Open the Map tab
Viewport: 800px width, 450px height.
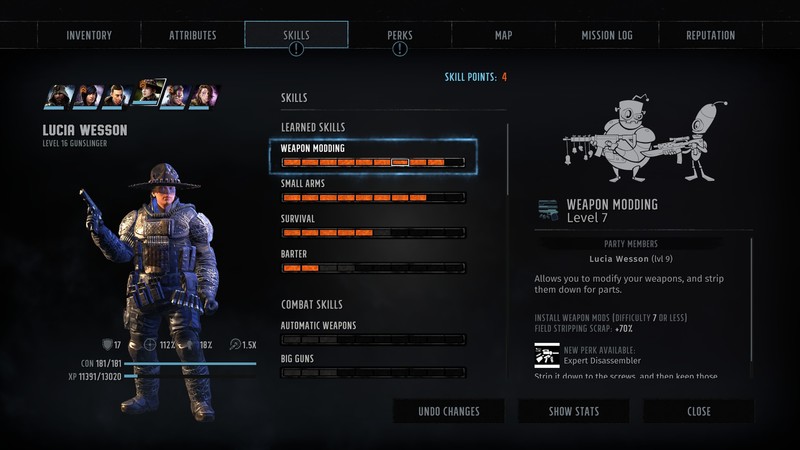(x=503, y=35)
